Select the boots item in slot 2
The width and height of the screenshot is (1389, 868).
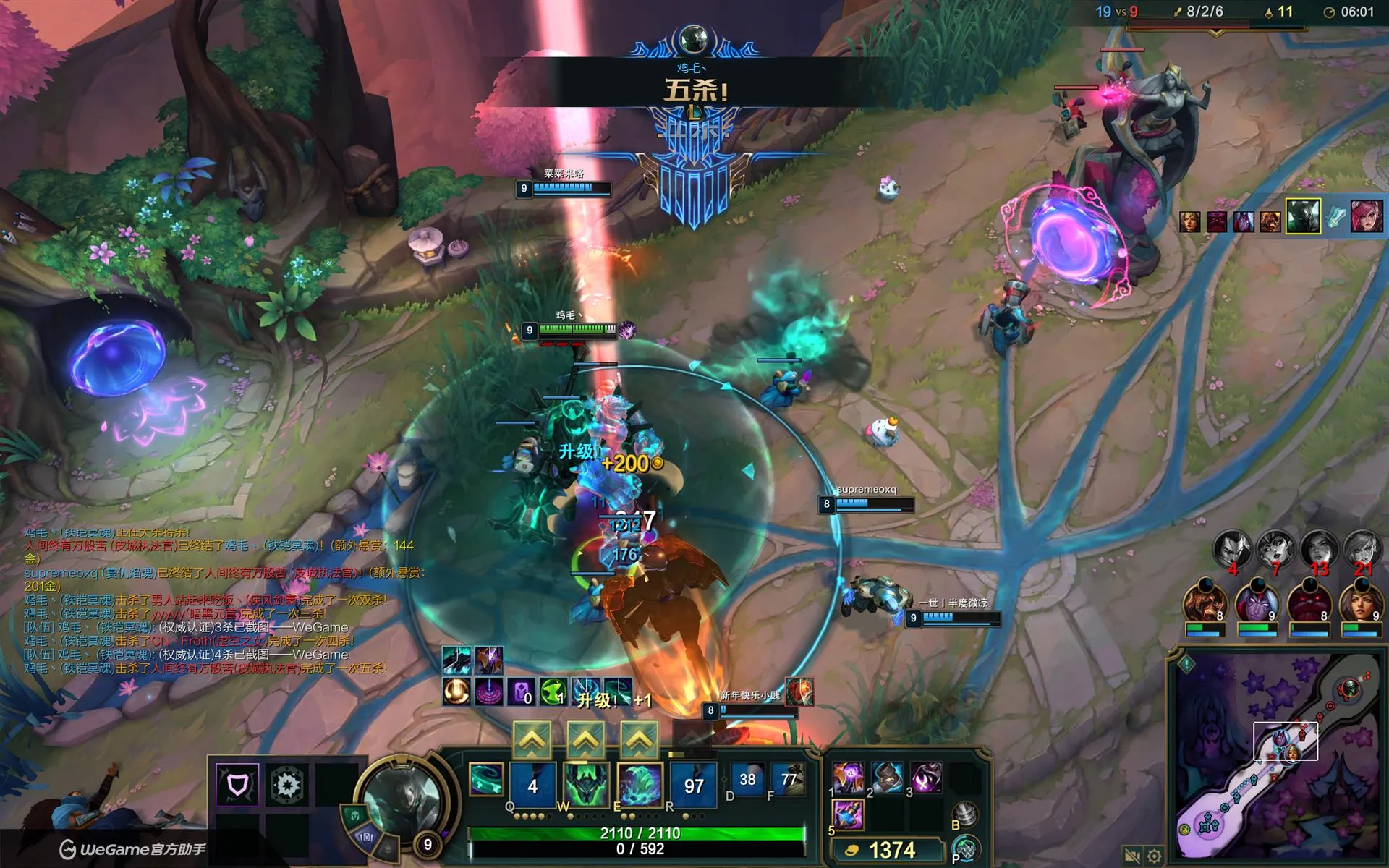886,778
